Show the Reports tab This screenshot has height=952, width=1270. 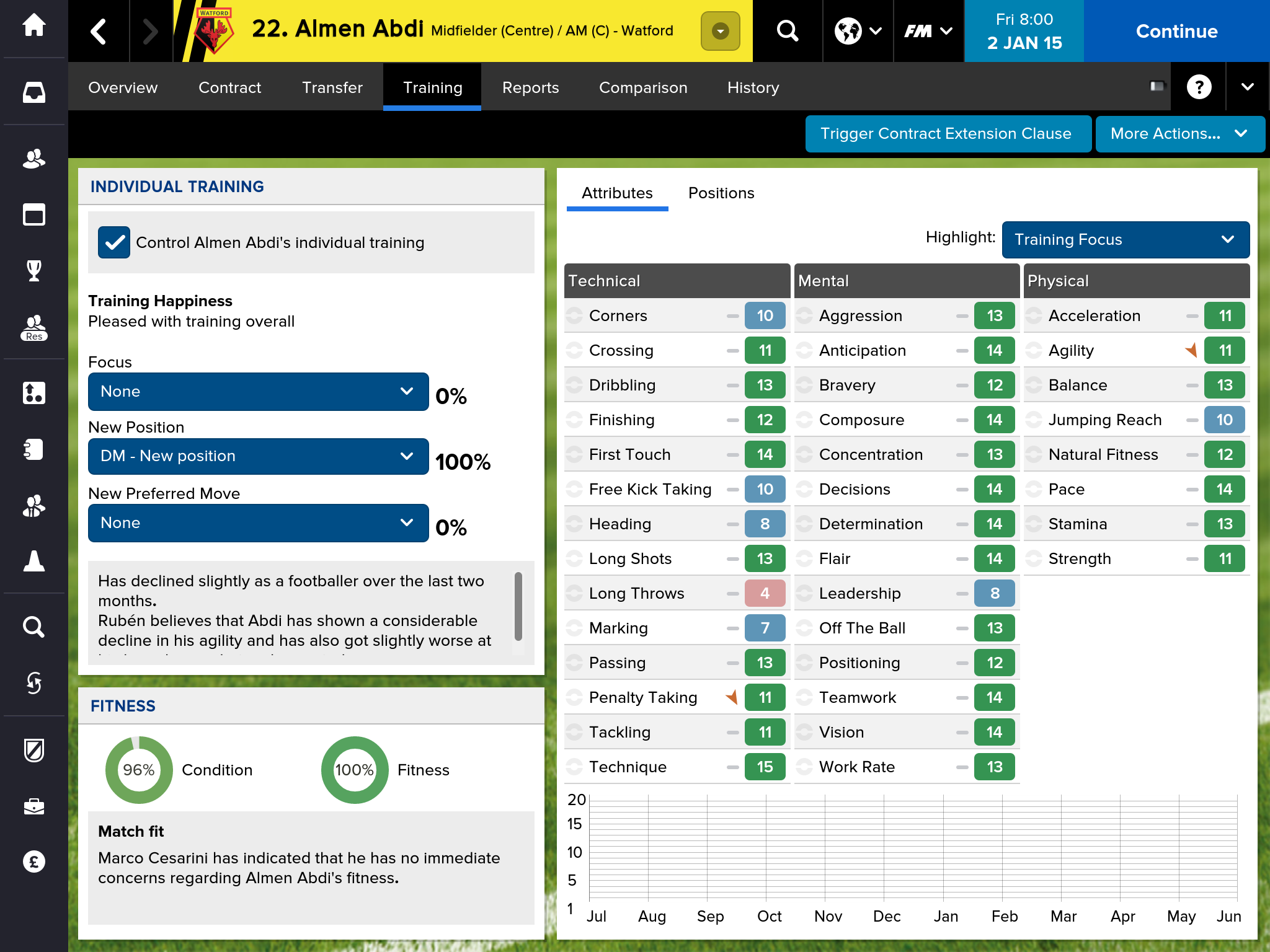click(530, 87)
